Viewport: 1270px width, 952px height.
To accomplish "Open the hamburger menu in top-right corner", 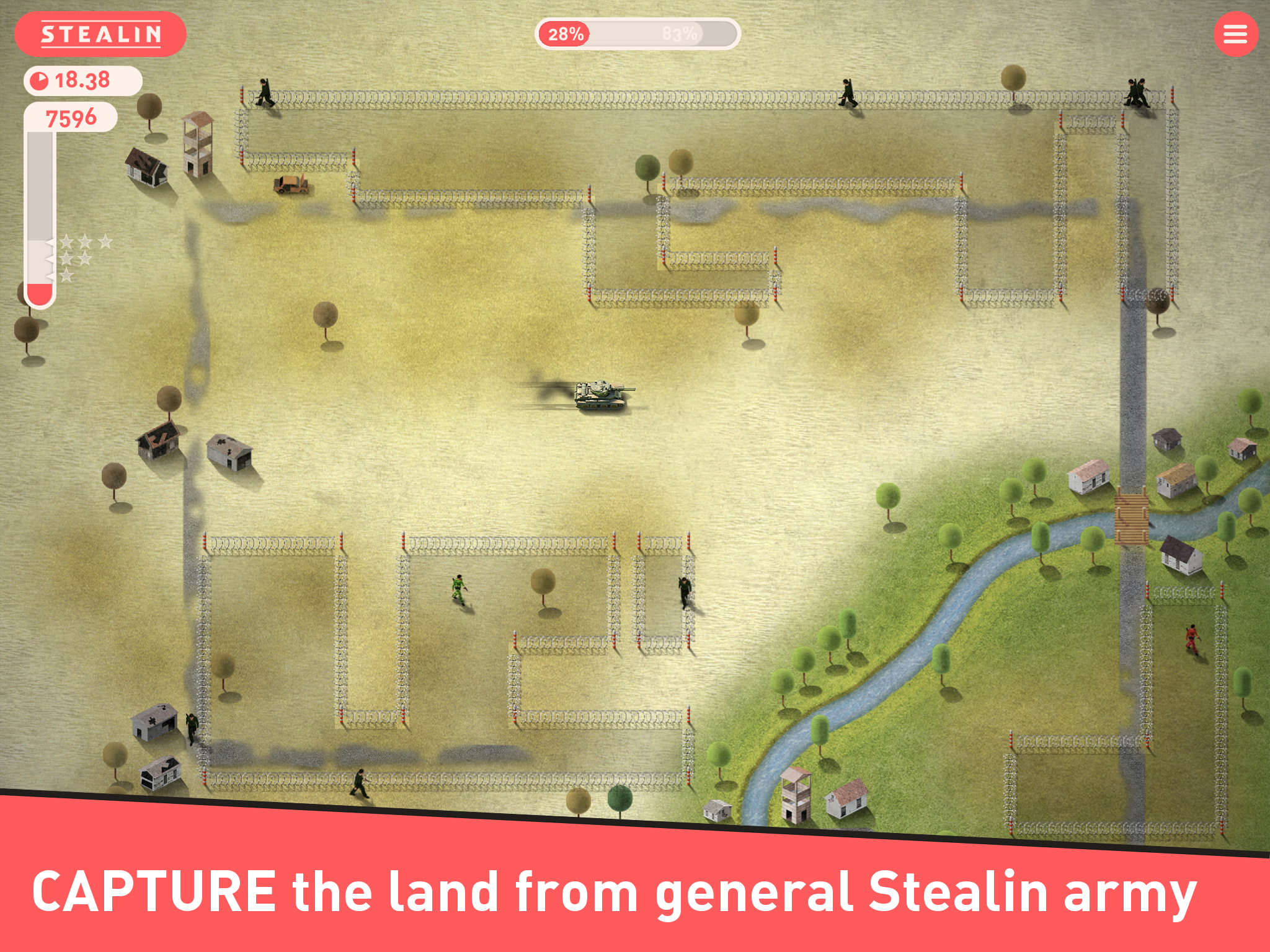I will (1235, 35).
